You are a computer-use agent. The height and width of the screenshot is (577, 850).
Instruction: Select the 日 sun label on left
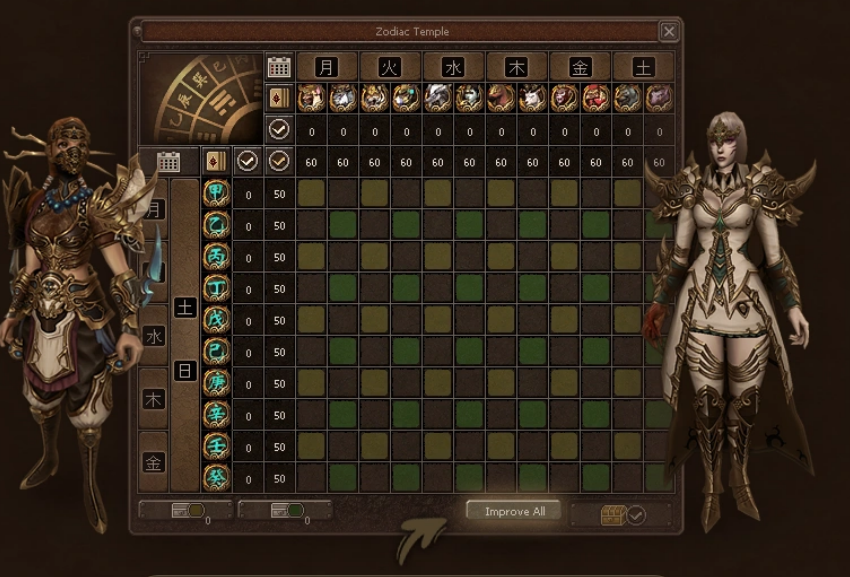(x=185, y=370)
